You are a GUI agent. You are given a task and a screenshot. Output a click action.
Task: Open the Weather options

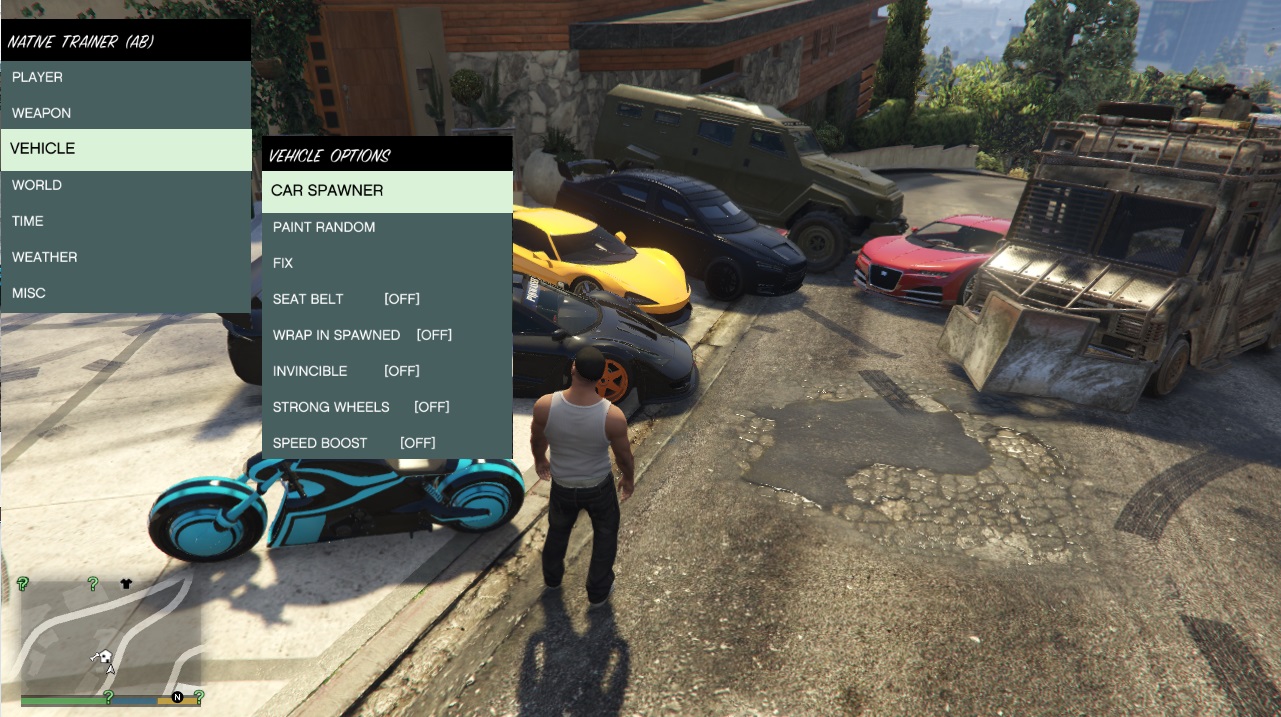(125, 258)
